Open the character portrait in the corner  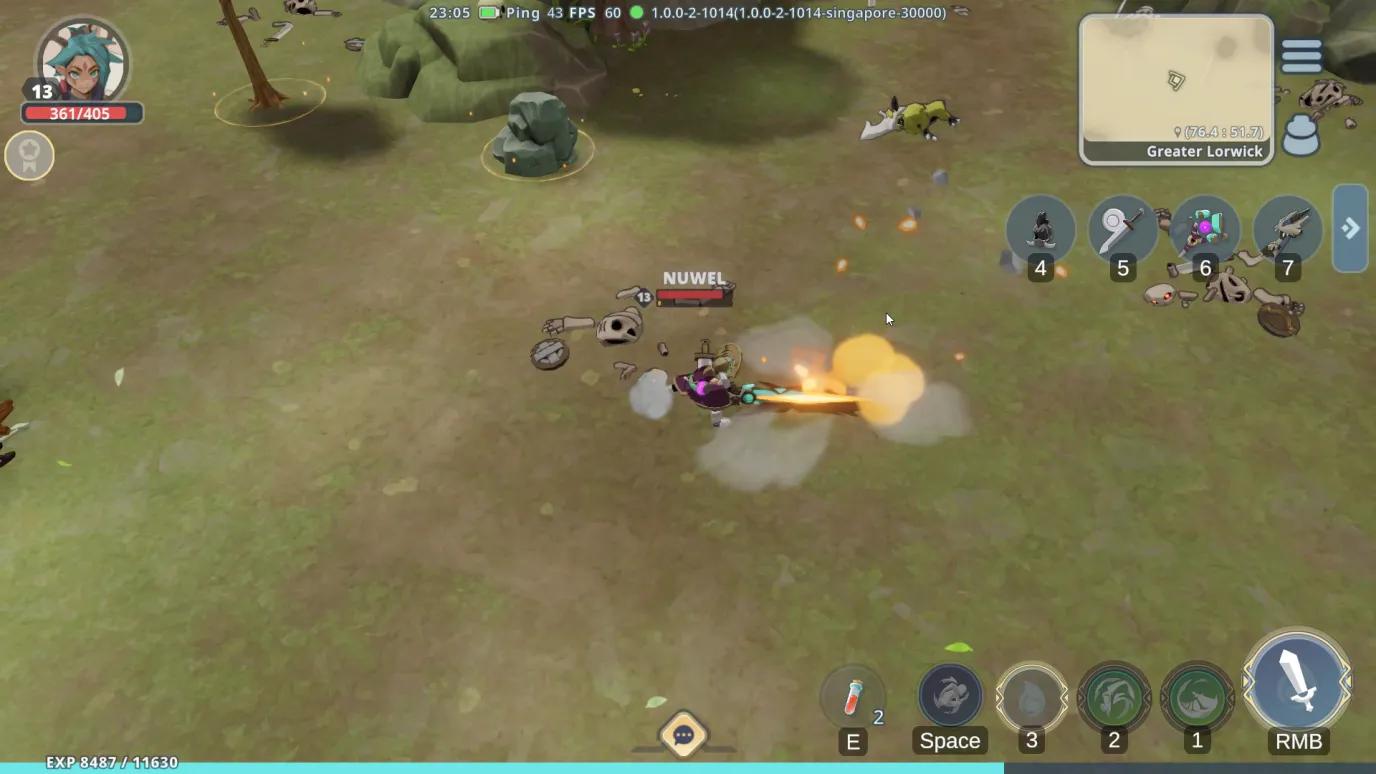click(81, 61)
